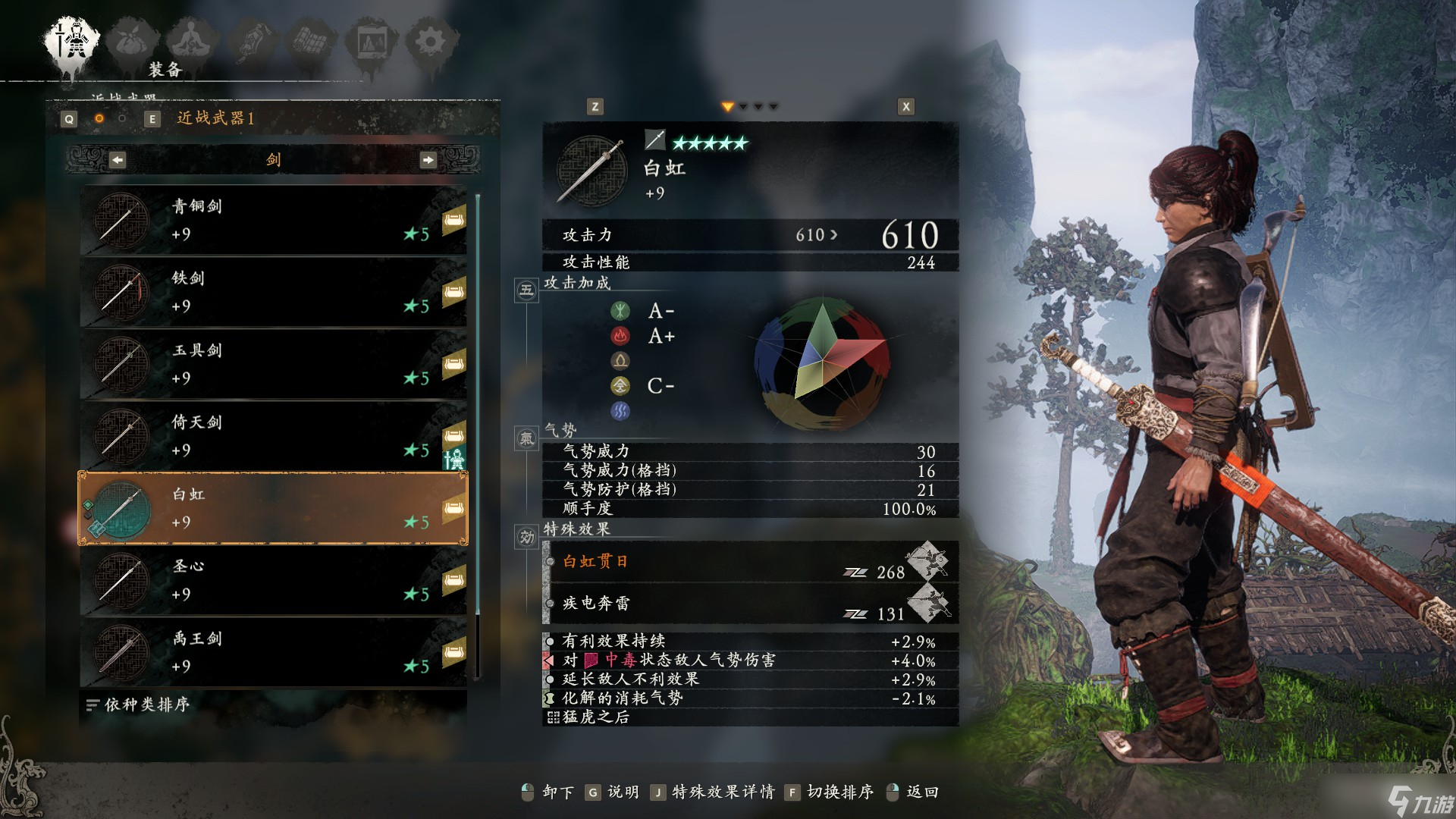Screen dimensions: 1456x819
Task: Click the highlighted 白虹 sword row
Action: tap(273, 508)
